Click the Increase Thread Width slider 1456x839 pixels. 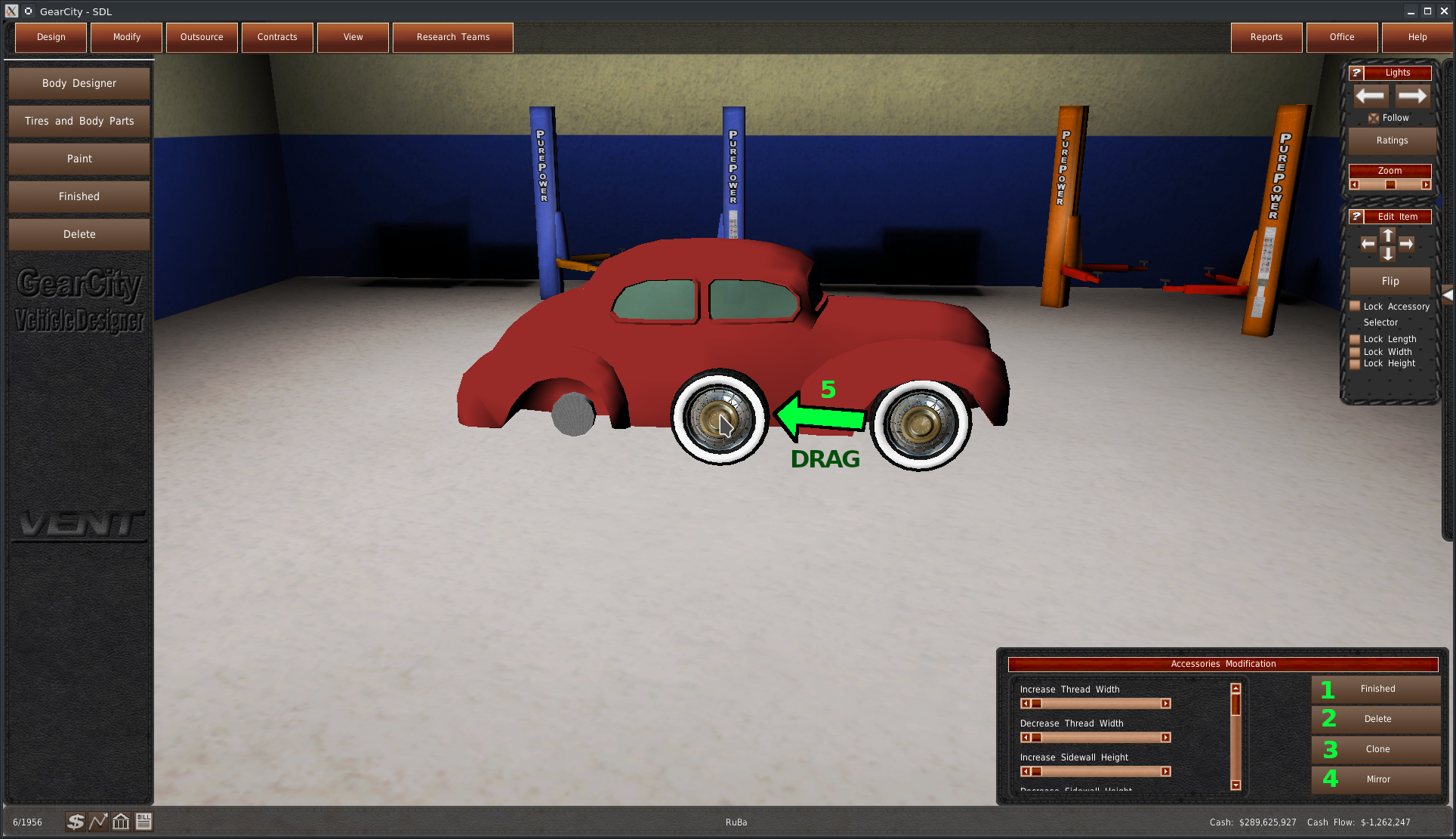[x=1095, y=704]
